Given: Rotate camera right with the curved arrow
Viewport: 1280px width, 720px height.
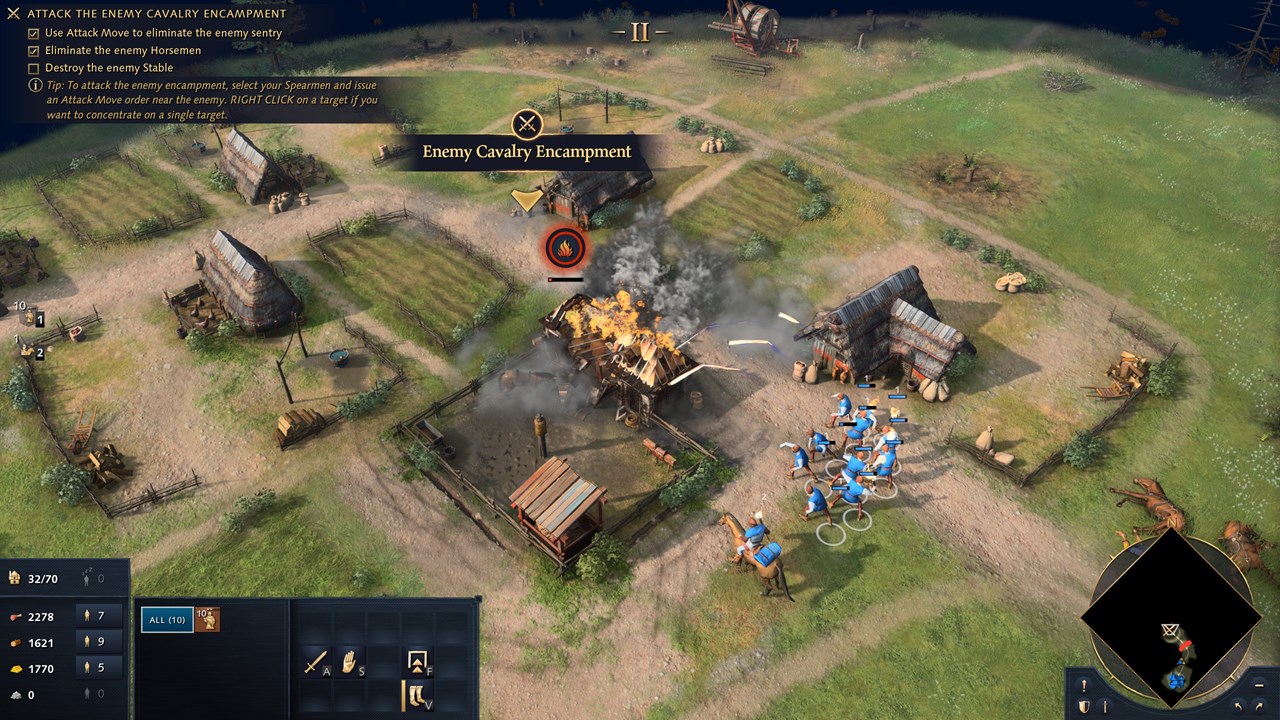Looking at the screenshot, I should pyautogui.click(x=1260, y=707).
